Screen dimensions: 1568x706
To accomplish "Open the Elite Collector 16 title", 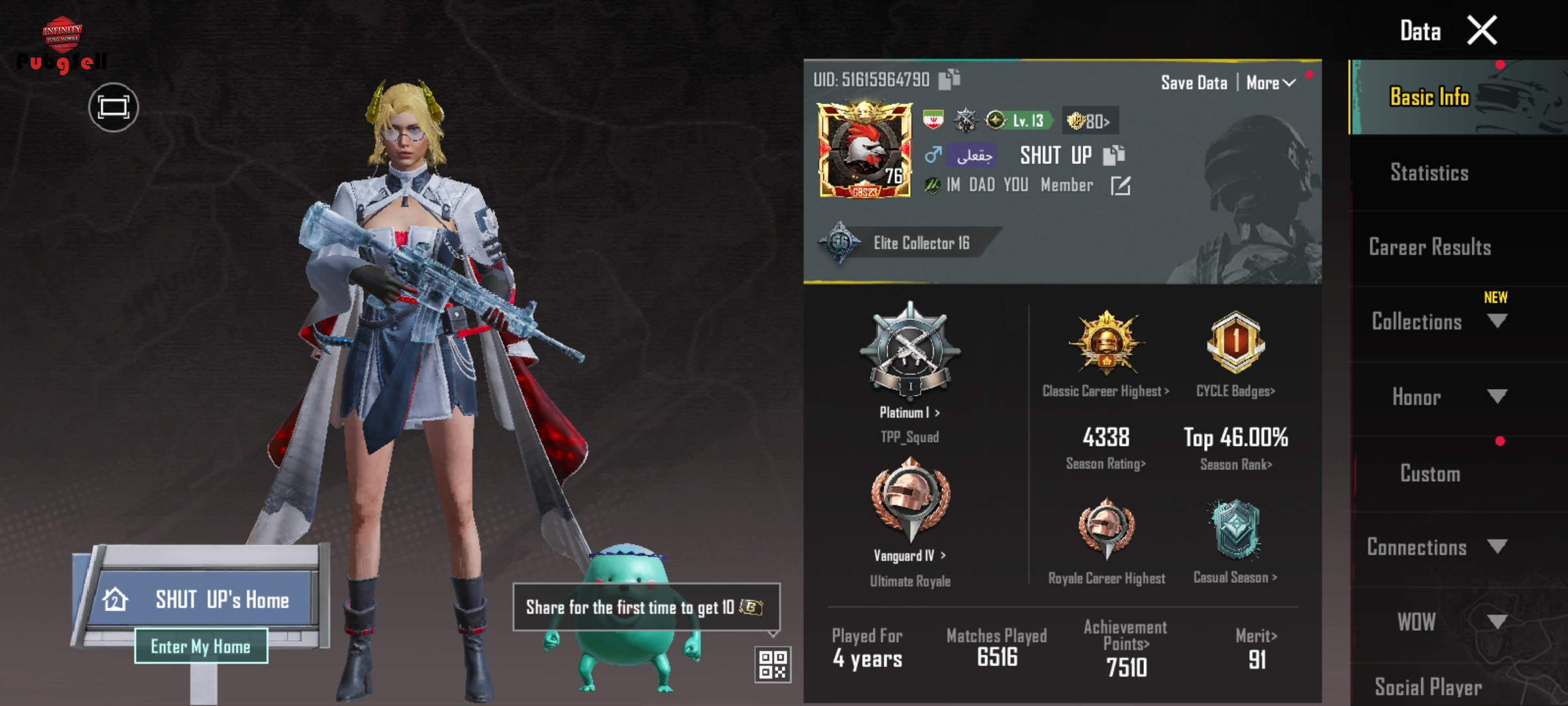I will [921, 243].
